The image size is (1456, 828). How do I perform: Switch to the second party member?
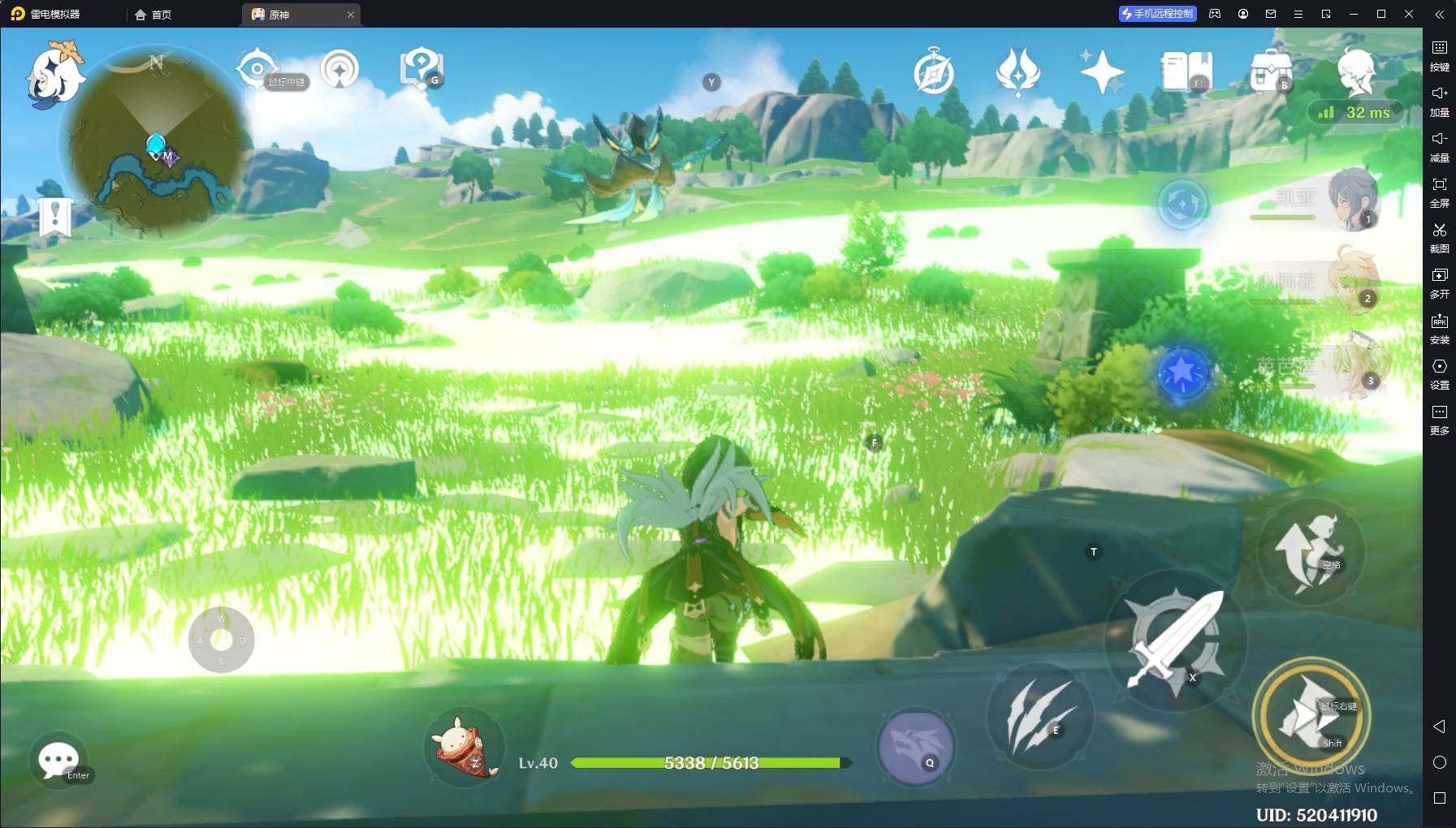1351,280
